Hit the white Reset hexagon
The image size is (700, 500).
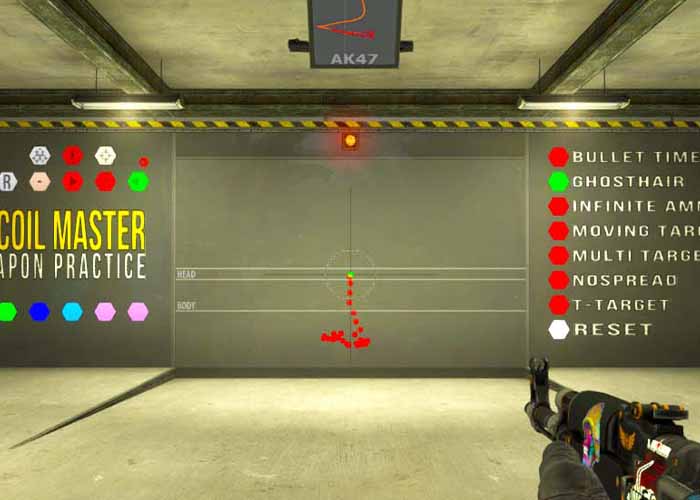coord(558,329)
